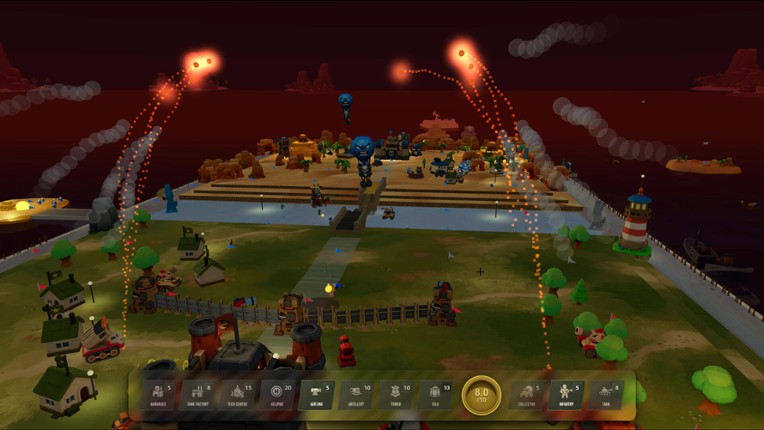Pick the Tech Center build option
The image size is (764, 430).
238,395
